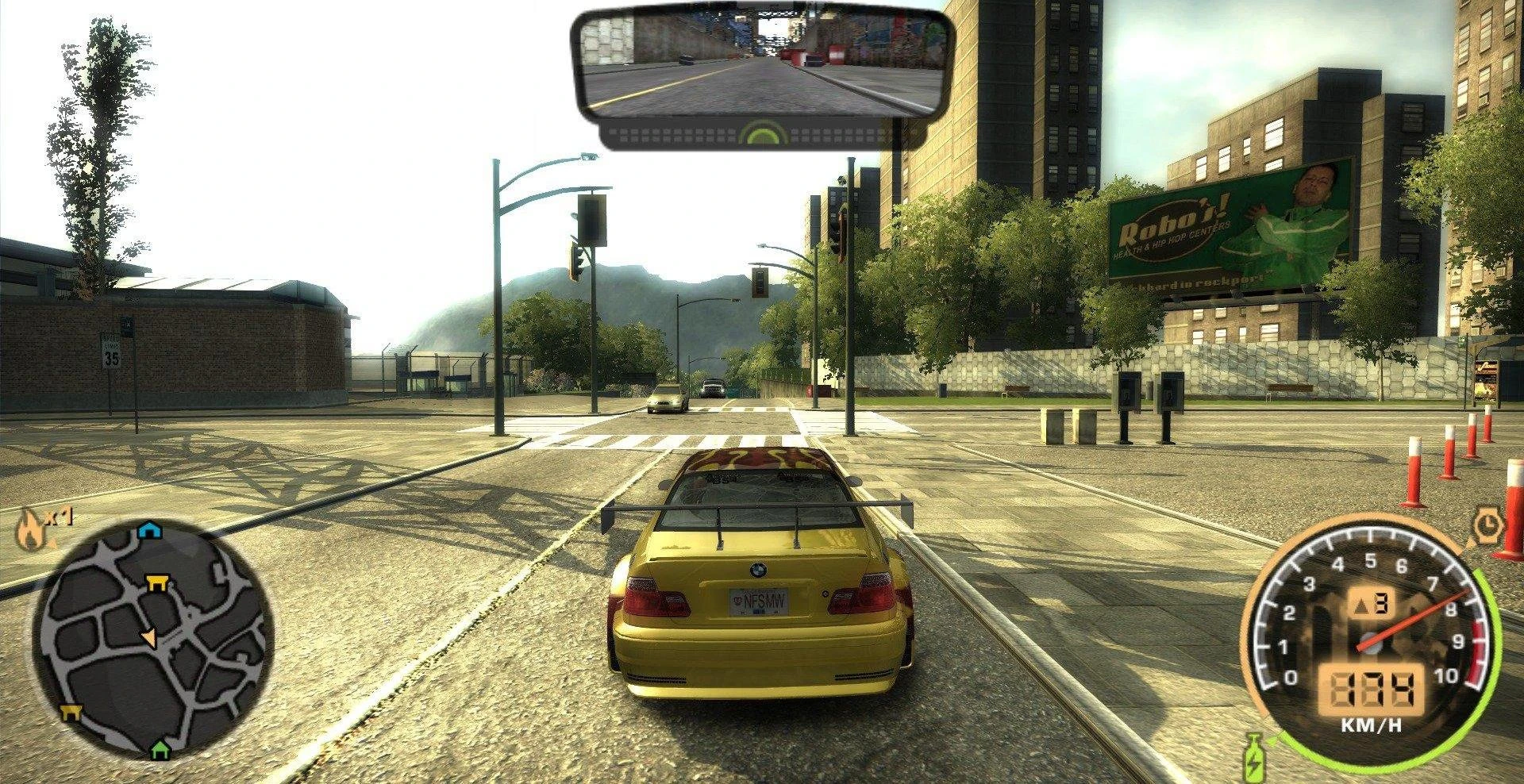
Task: Click the yellow shop icon near minimap center
Action: tap(156, 584)
